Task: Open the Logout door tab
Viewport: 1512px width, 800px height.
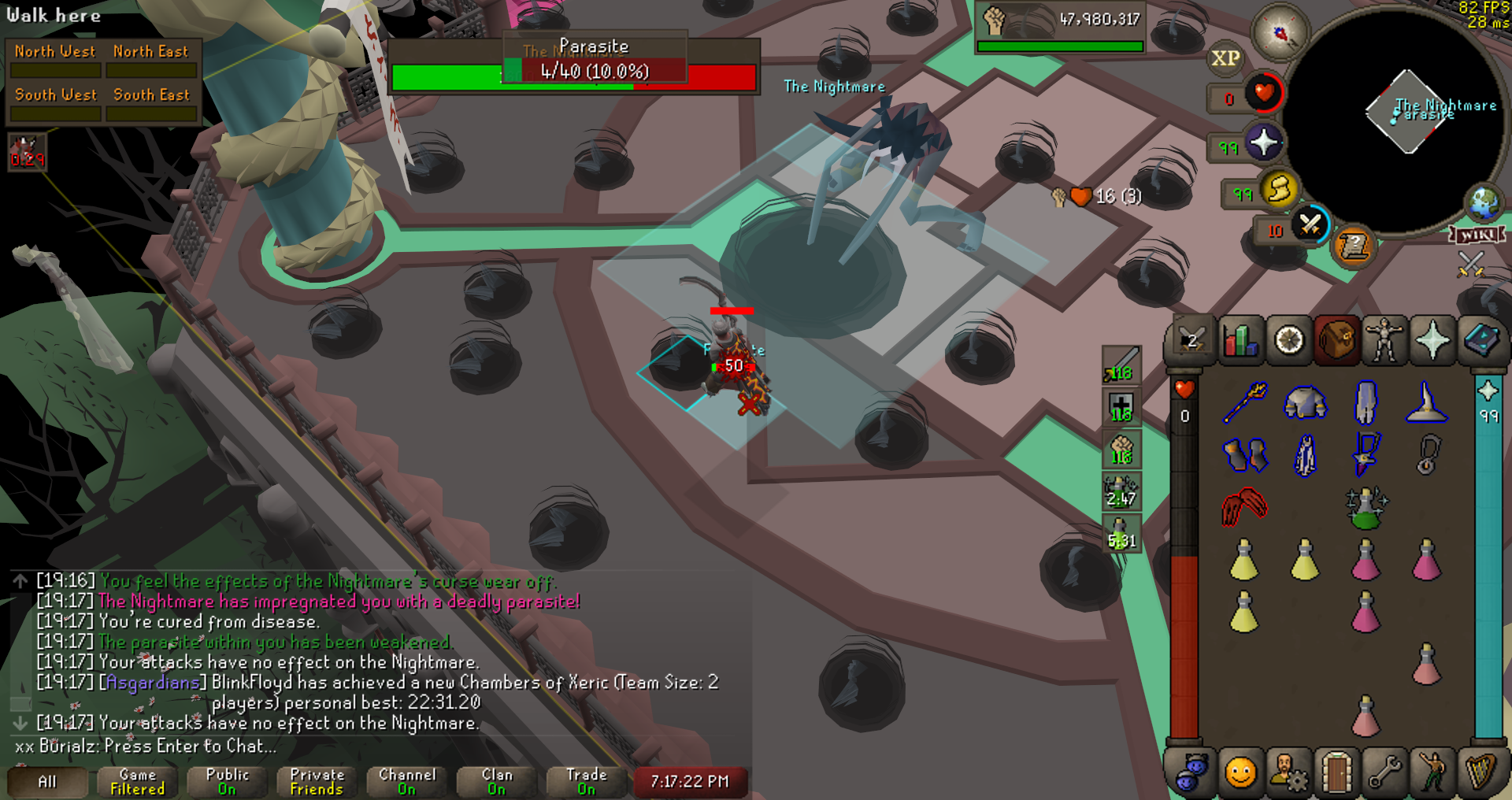Action: (x=1336, y=772)
